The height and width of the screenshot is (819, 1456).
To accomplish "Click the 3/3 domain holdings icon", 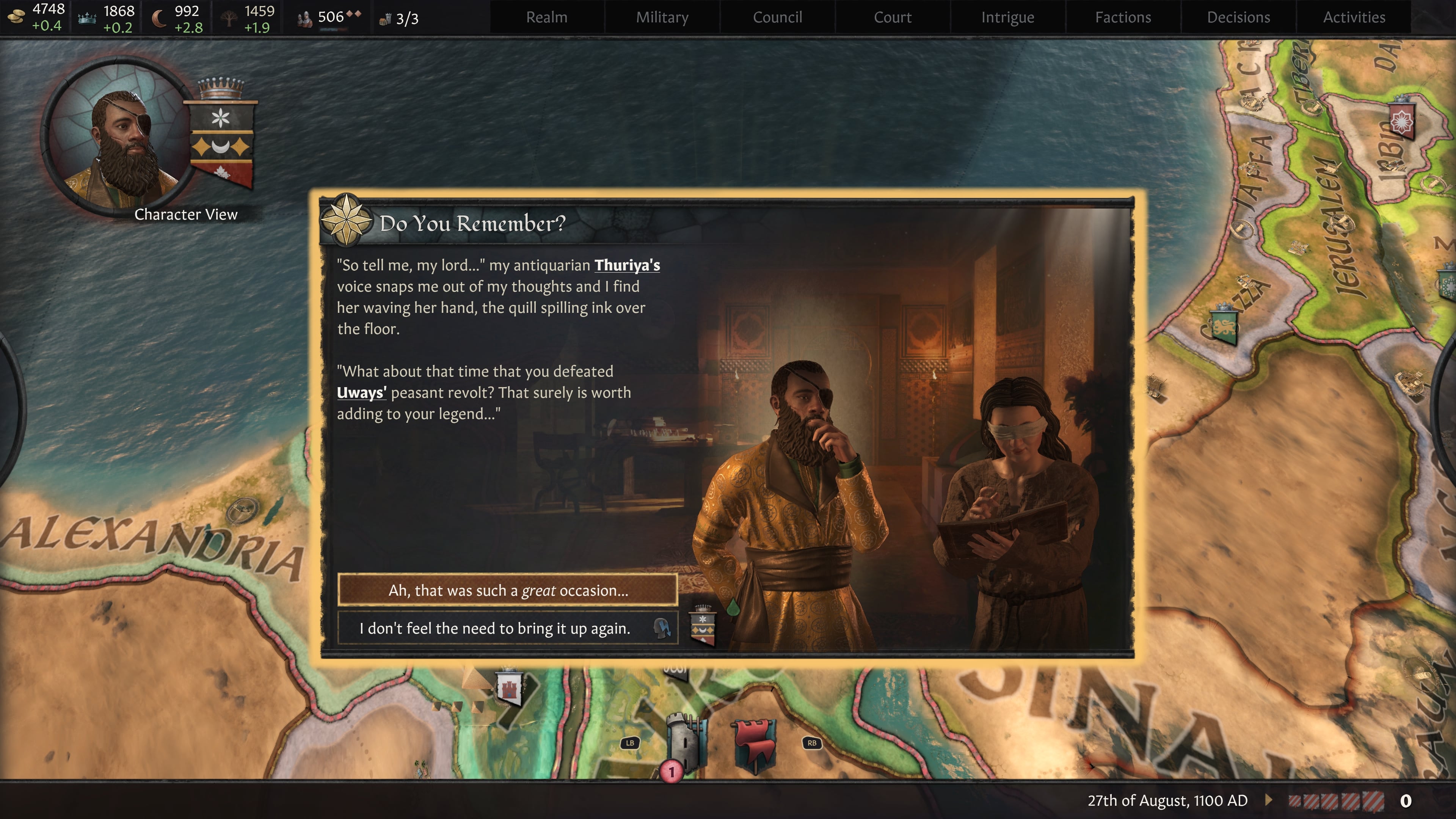I will pyautogui.click(x=387, y=19).
